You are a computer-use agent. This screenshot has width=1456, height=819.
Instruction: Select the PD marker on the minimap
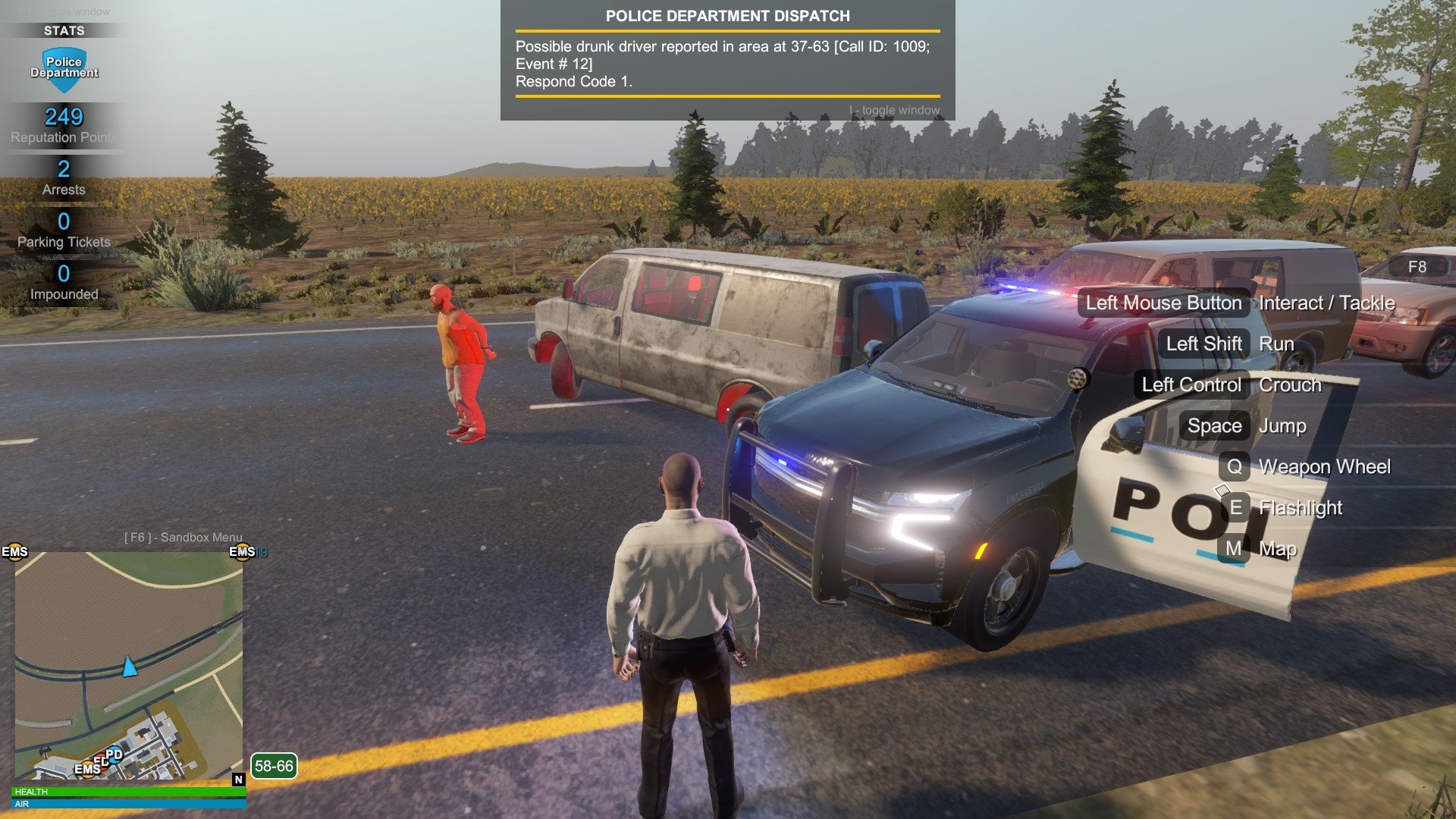pos(115,754)
